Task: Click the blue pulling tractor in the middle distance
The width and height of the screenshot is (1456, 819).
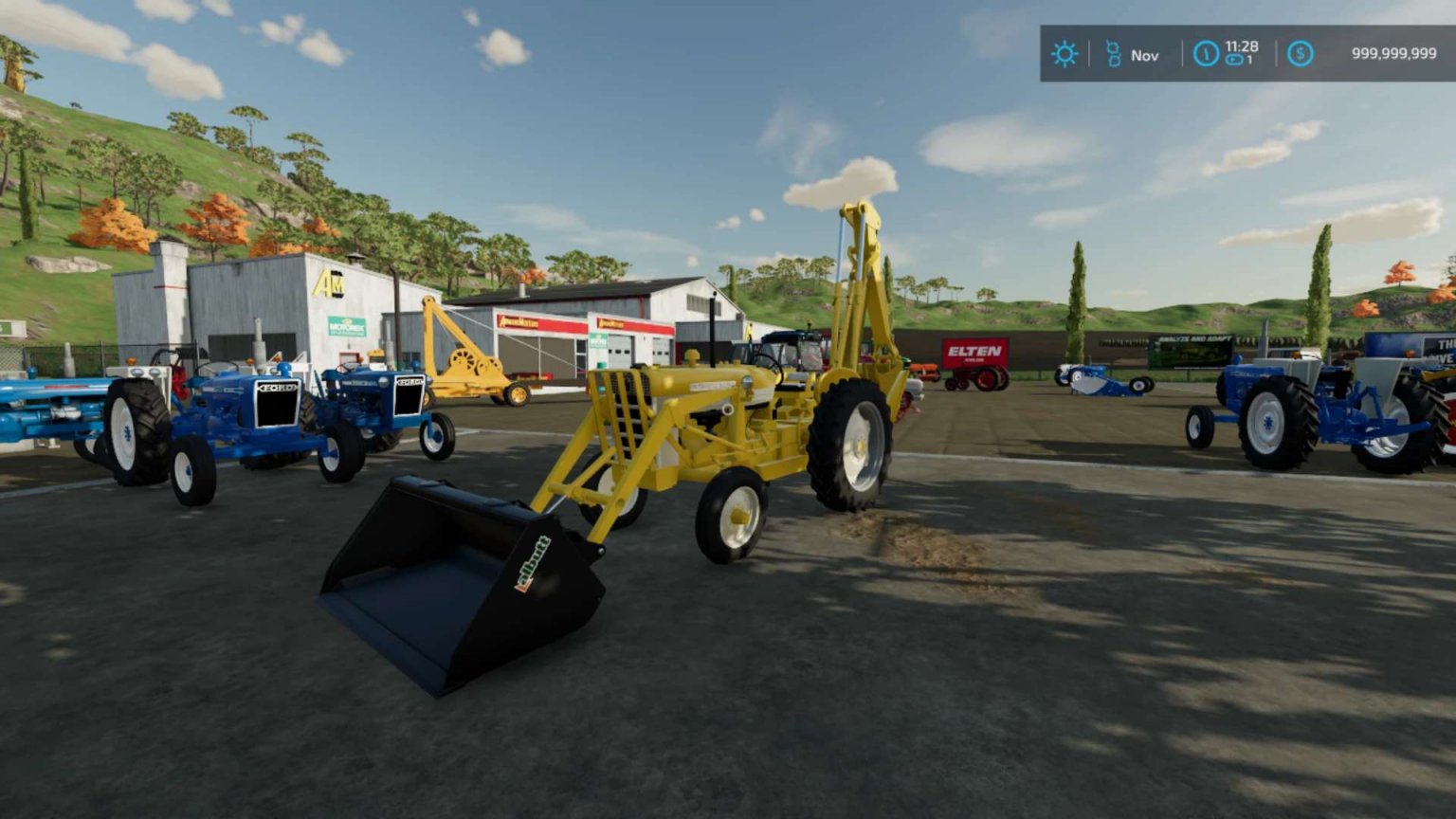Action: pyautogui.click(x=1100, y=379)
